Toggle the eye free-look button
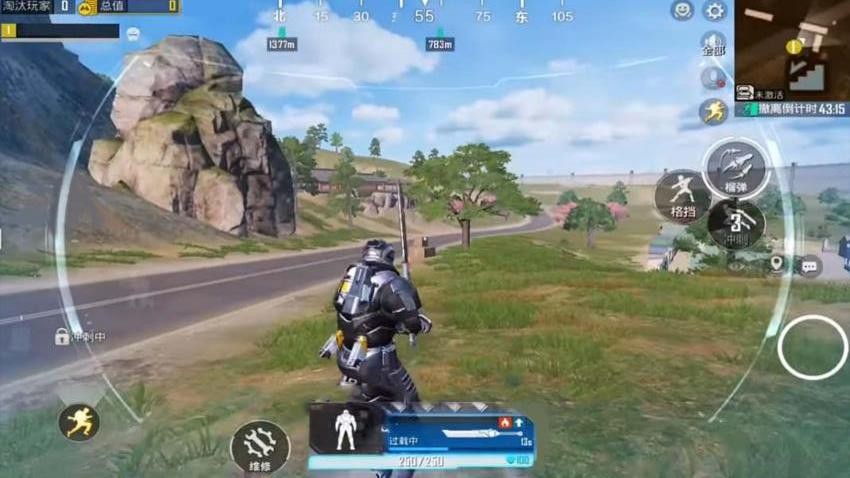This screenshot has width=850, height=478. click(736, 265)
